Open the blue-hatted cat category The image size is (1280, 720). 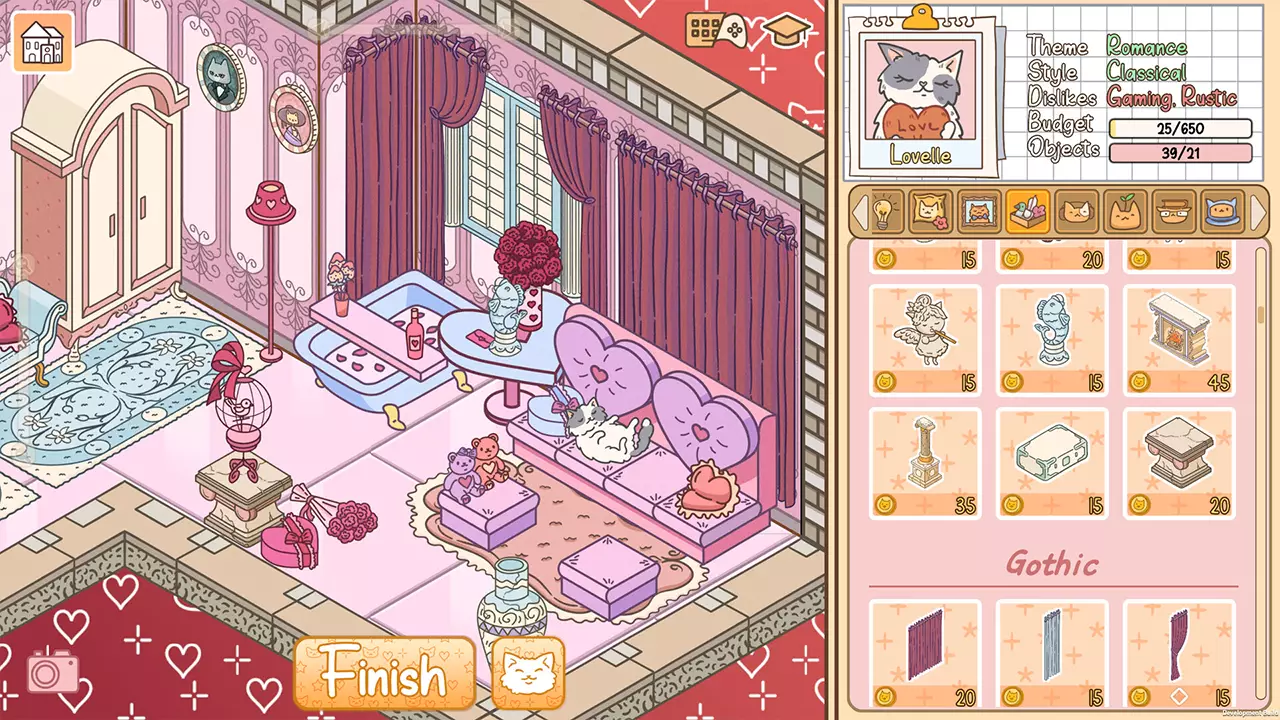click(x=1220, y=212)
